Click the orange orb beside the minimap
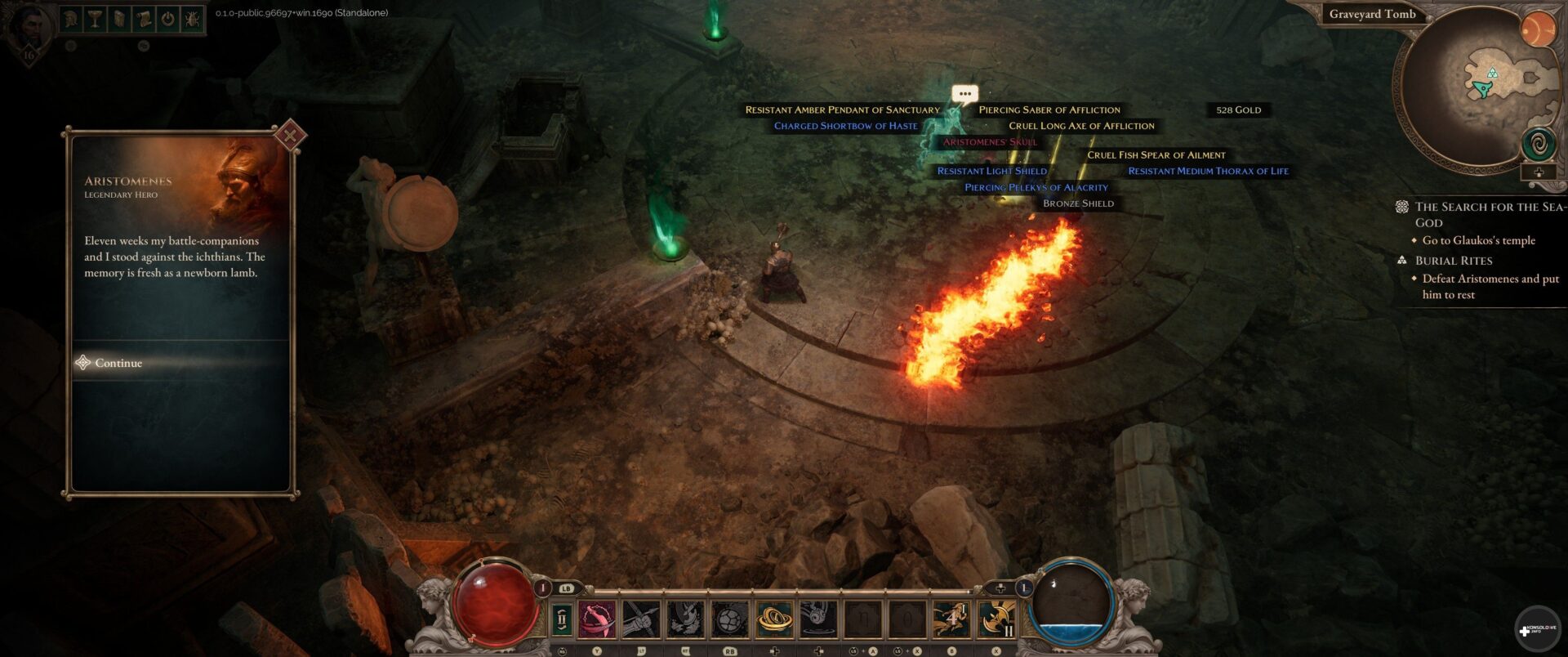This screenshot has width=1568, height=657. tap(1538, 31)
